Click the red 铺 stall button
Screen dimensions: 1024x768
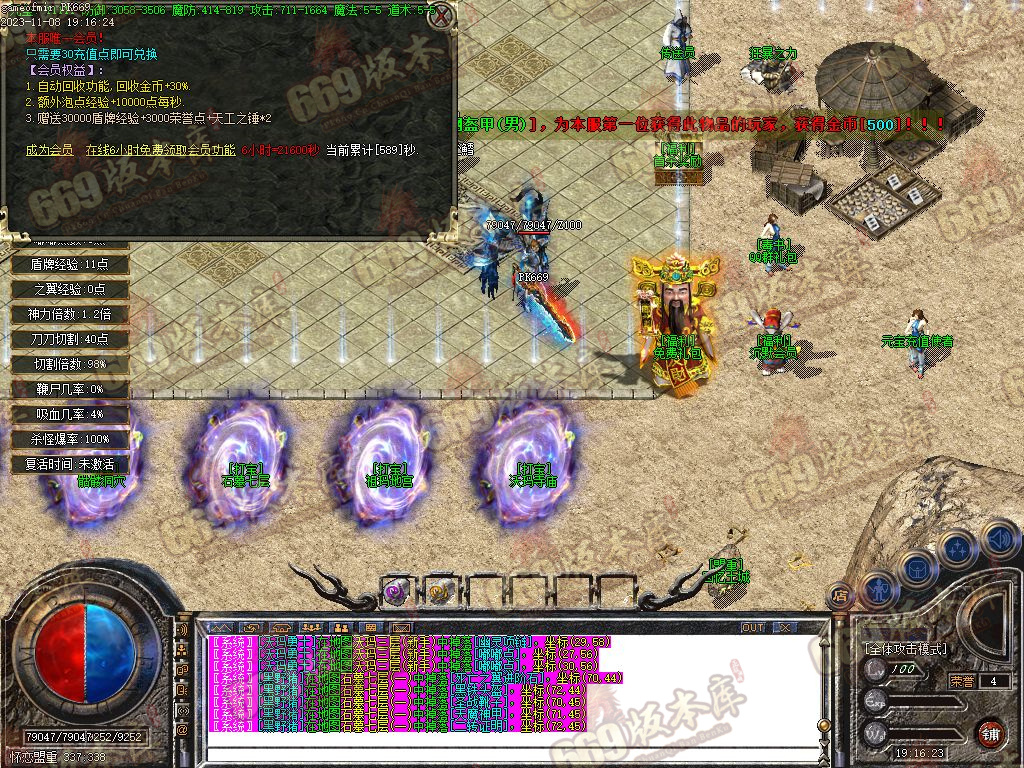point(990,733)
